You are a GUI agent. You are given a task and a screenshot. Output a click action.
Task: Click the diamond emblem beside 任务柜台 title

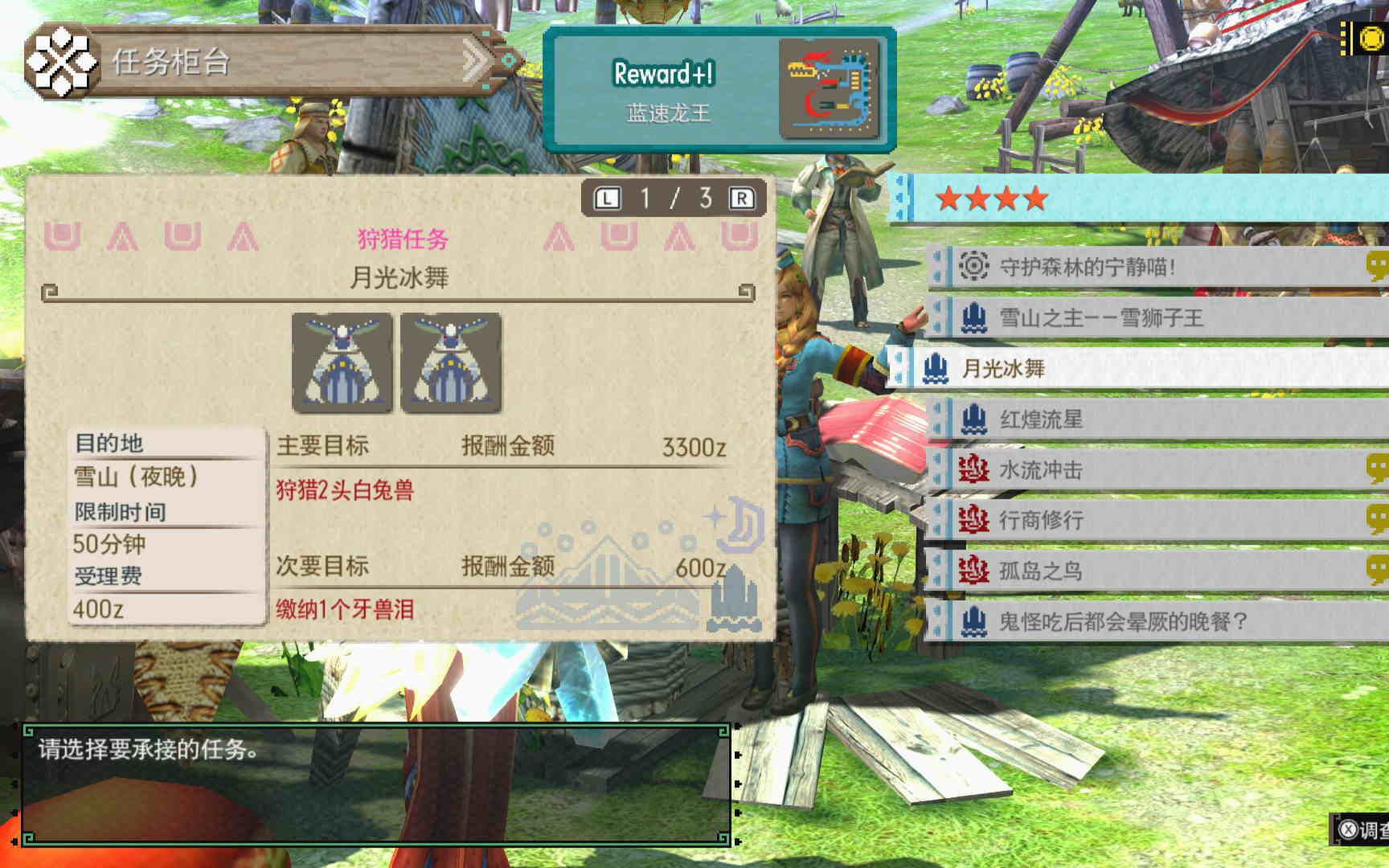point(63,60)
